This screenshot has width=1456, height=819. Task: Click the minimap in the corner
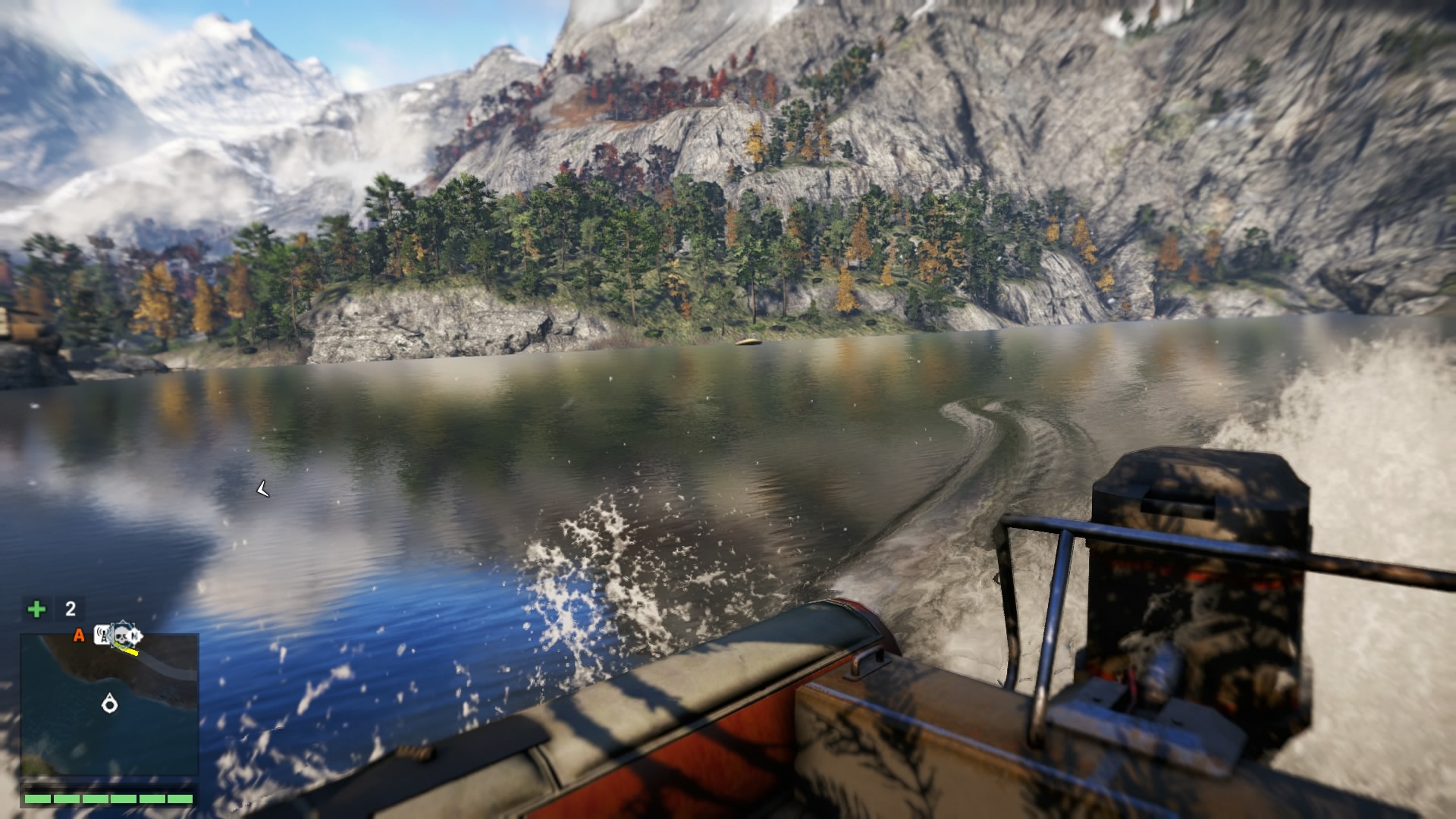click(x=110, y=704)
